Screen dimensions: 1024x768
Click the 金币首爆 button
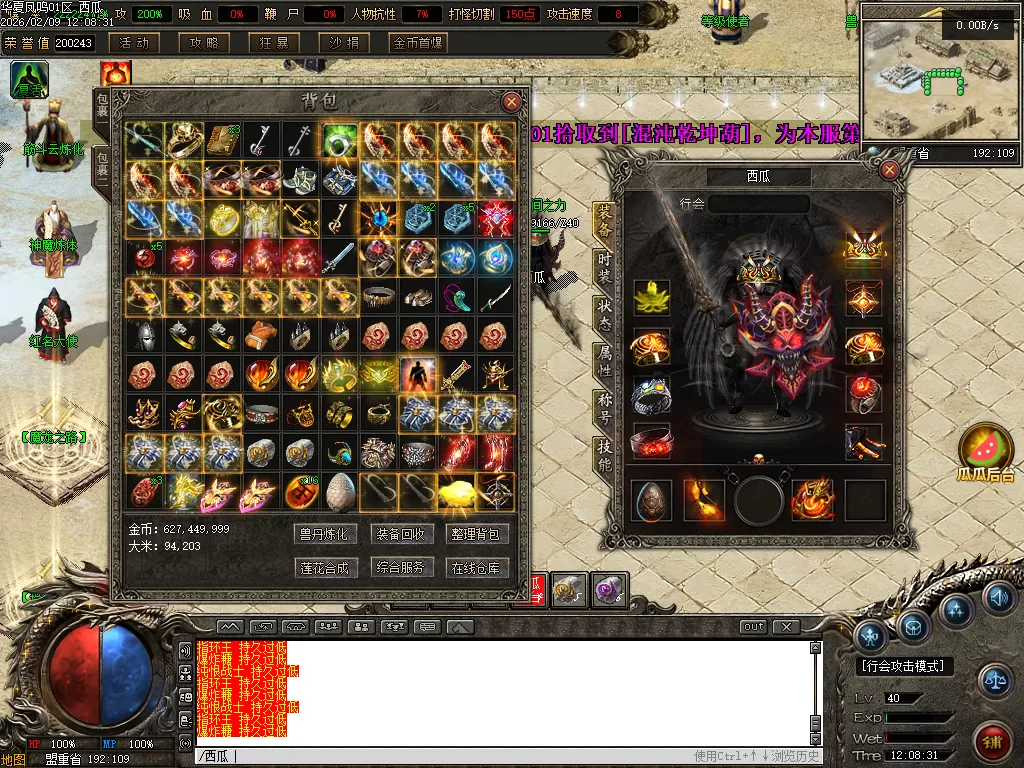coord(418,43)
